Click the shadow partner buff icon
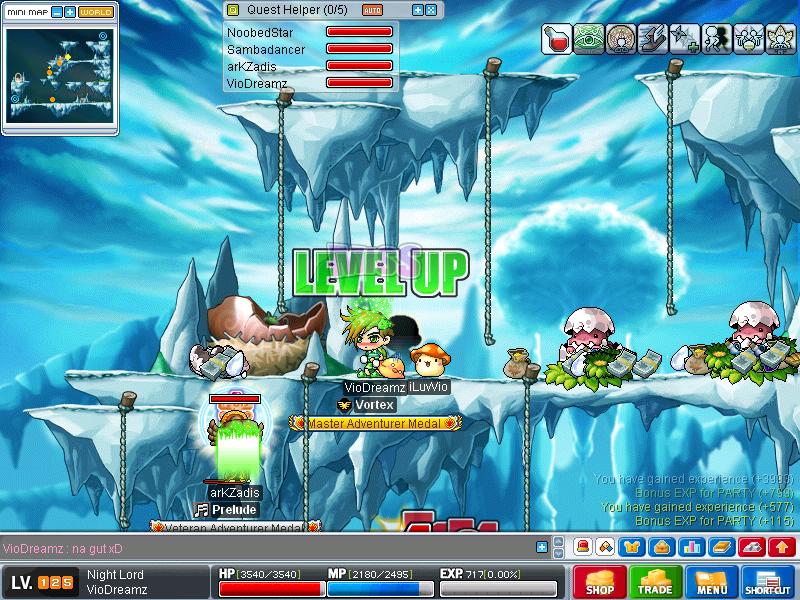 pyautogui.click(x=717, y=38)
